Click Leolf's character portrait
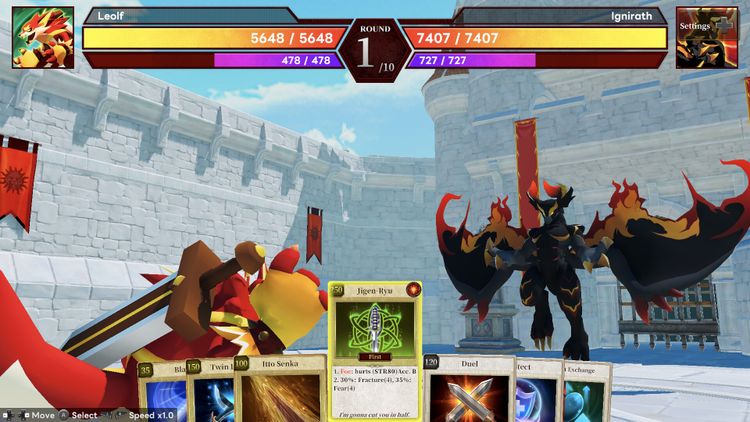The image size is (750, 422). pos(43,38)
